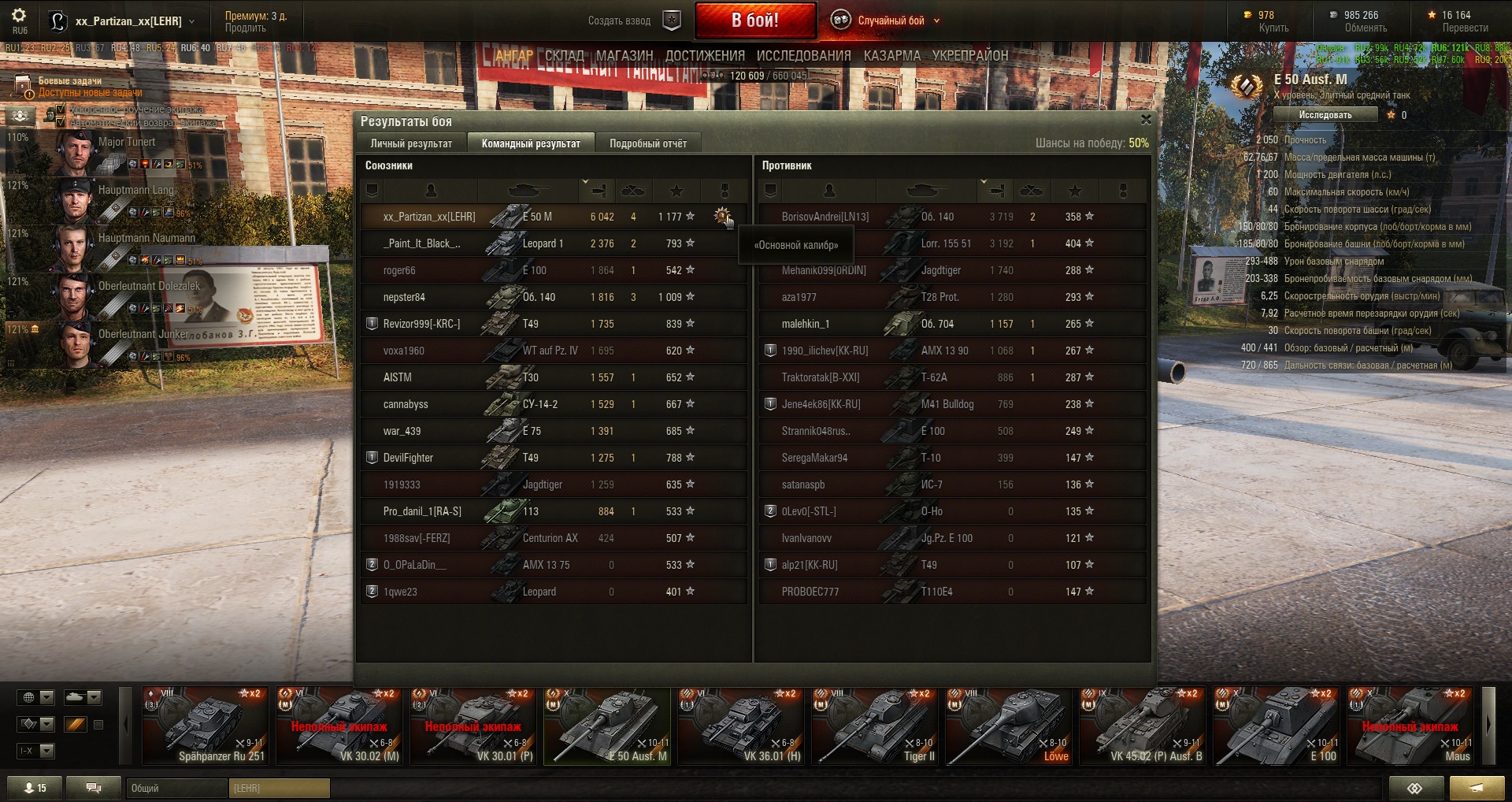Screen dimensions: 1512x802
Task: Toggle the Ускоренное обучение экипажа checkbox
Action: pos(61,110)
